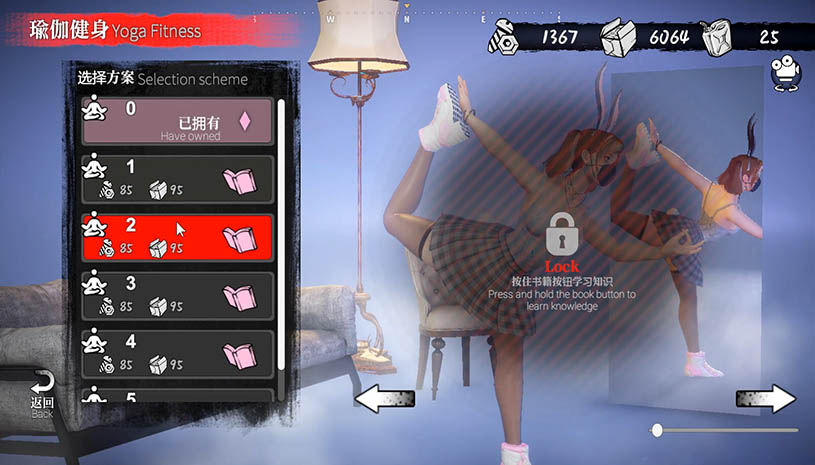Adjust the slider below the right arrow

657,430
